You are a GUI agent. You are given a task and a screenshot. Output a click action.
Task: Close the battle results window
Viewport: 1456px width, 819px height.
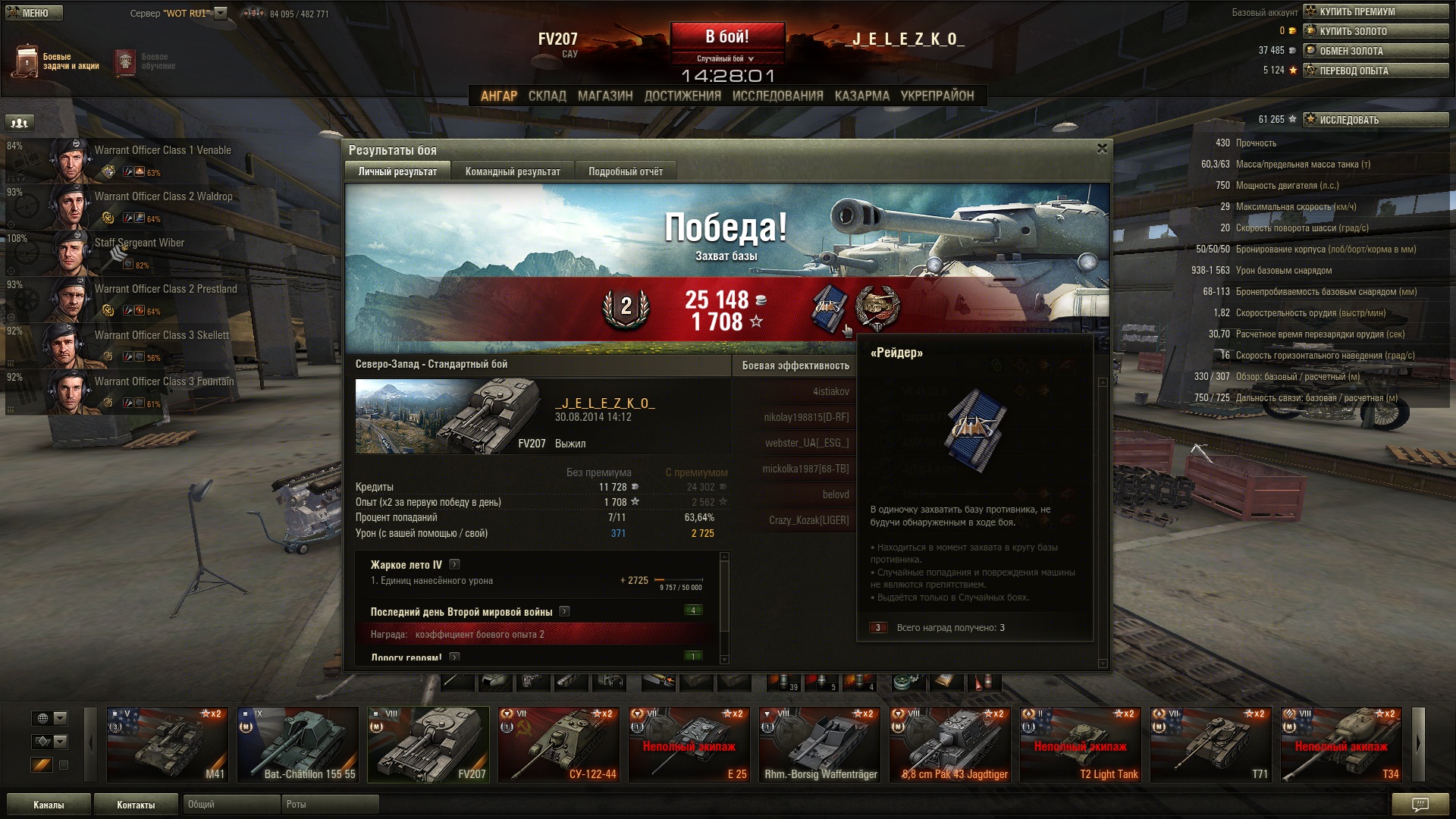pyautogui.click(x=1102, y=149)
